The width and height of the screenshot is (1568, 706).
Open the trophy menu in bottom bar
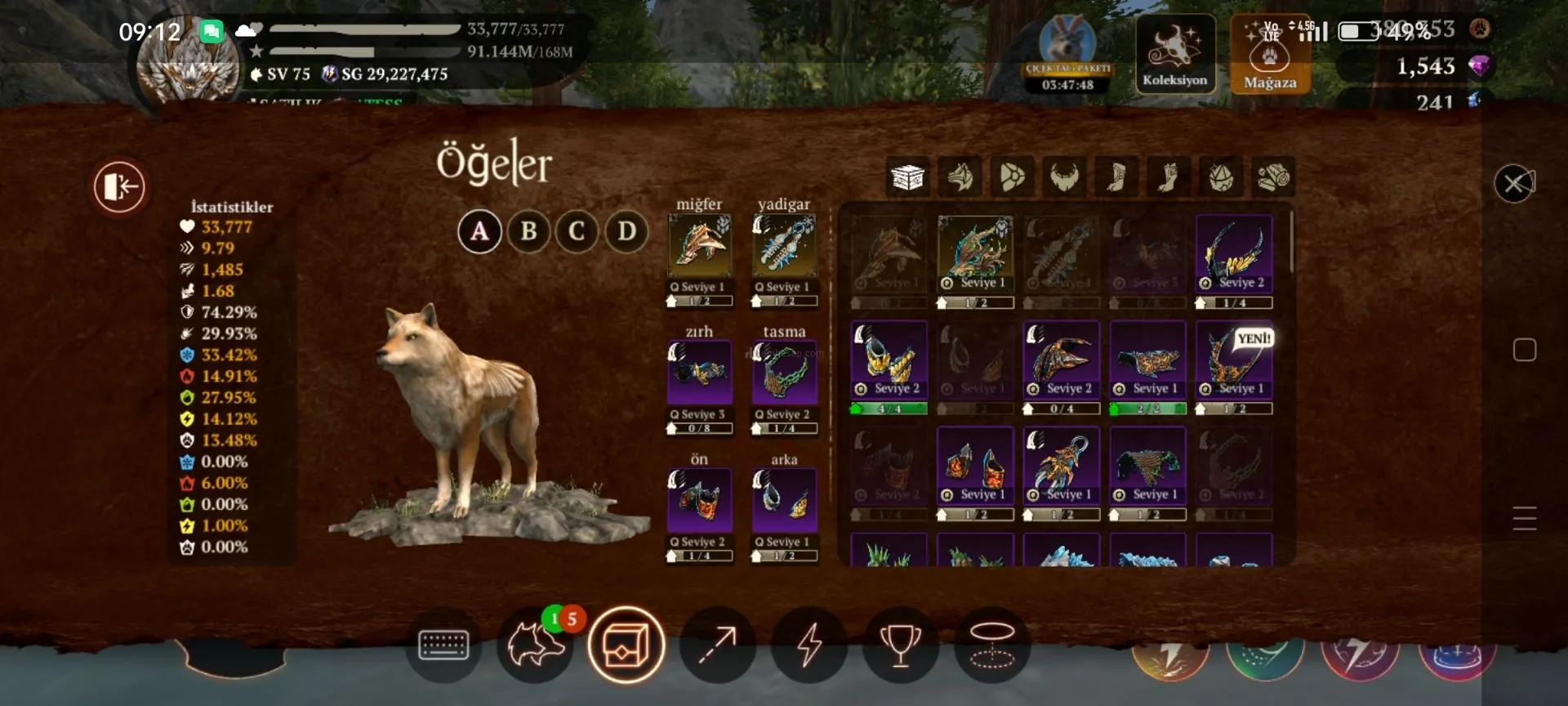coord(900,645)
